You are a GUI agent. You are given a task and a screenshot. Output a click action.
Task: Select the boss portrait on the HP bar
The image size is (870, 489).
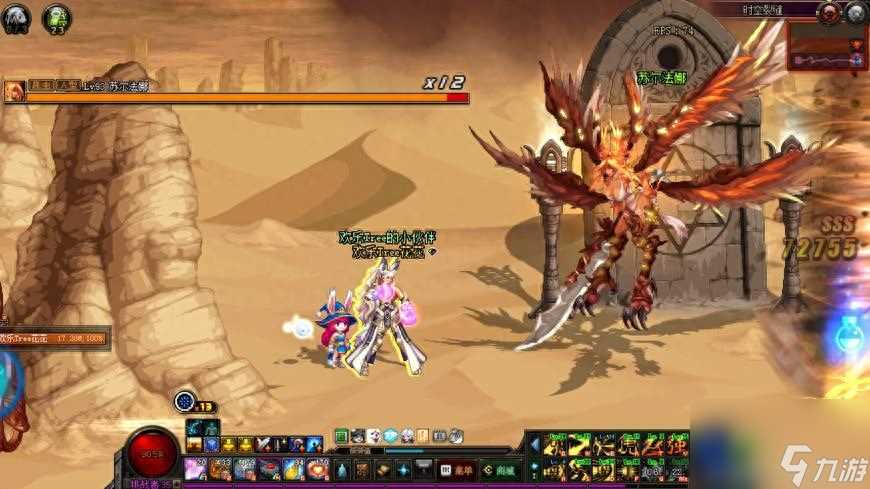point(14,91)
